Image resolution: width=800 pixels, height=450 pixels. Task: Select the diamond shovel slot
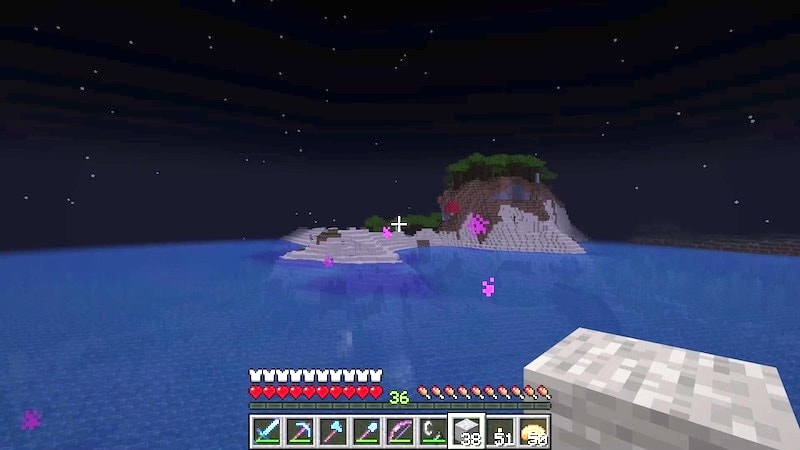[366, 431]
